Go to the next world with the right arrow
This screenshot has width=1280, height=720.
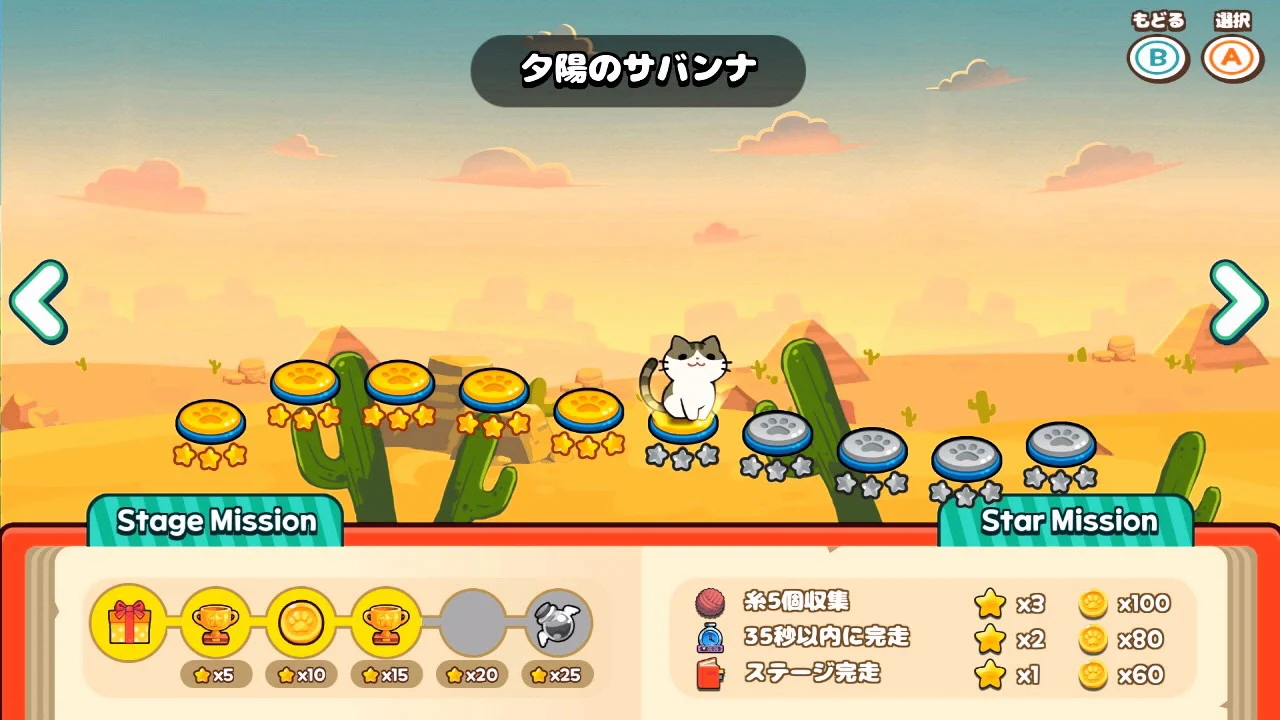tap(1239, 301)
